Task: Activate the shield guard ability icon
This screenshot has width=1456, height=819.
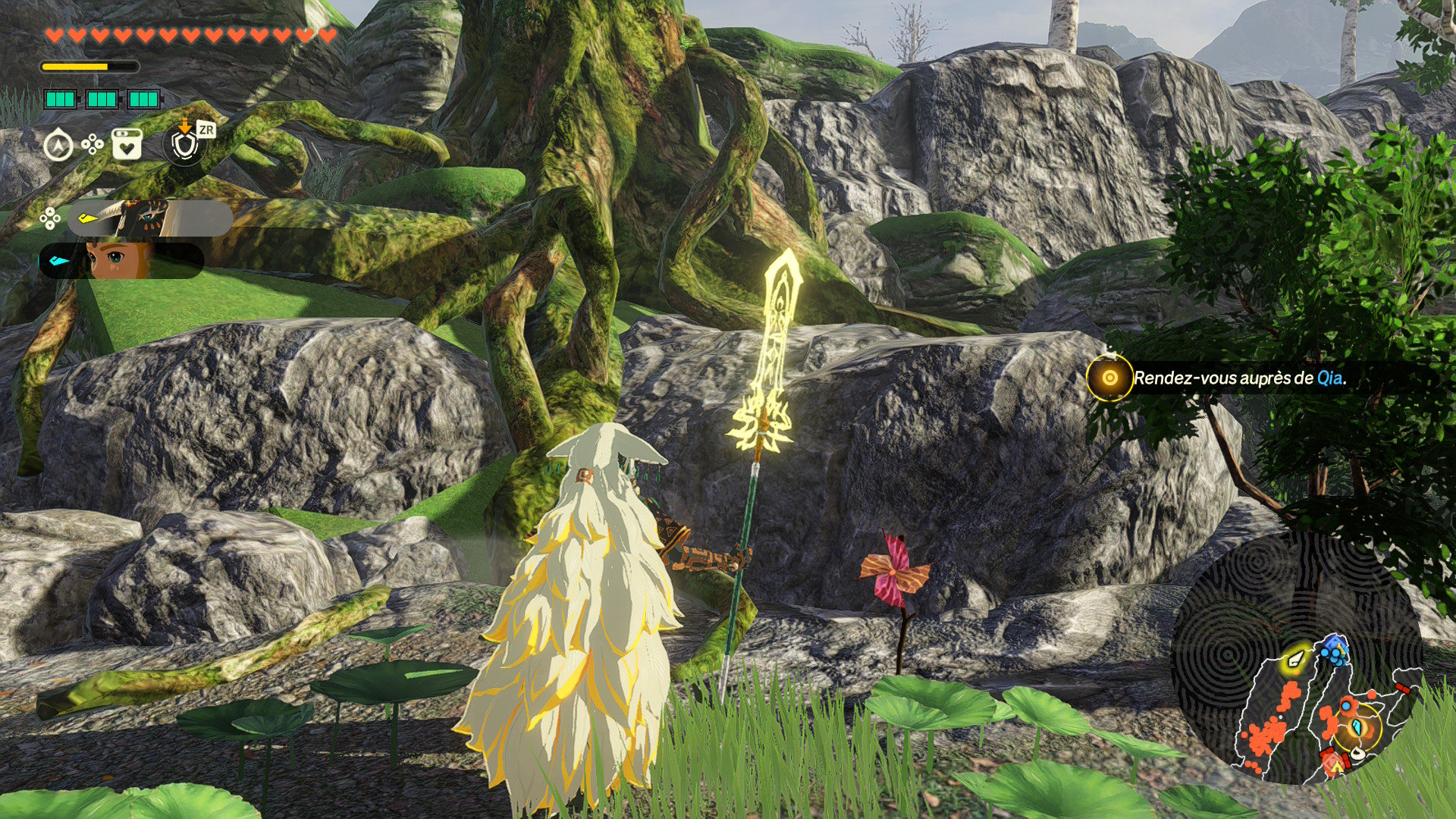Action: [x=185, y=144]
